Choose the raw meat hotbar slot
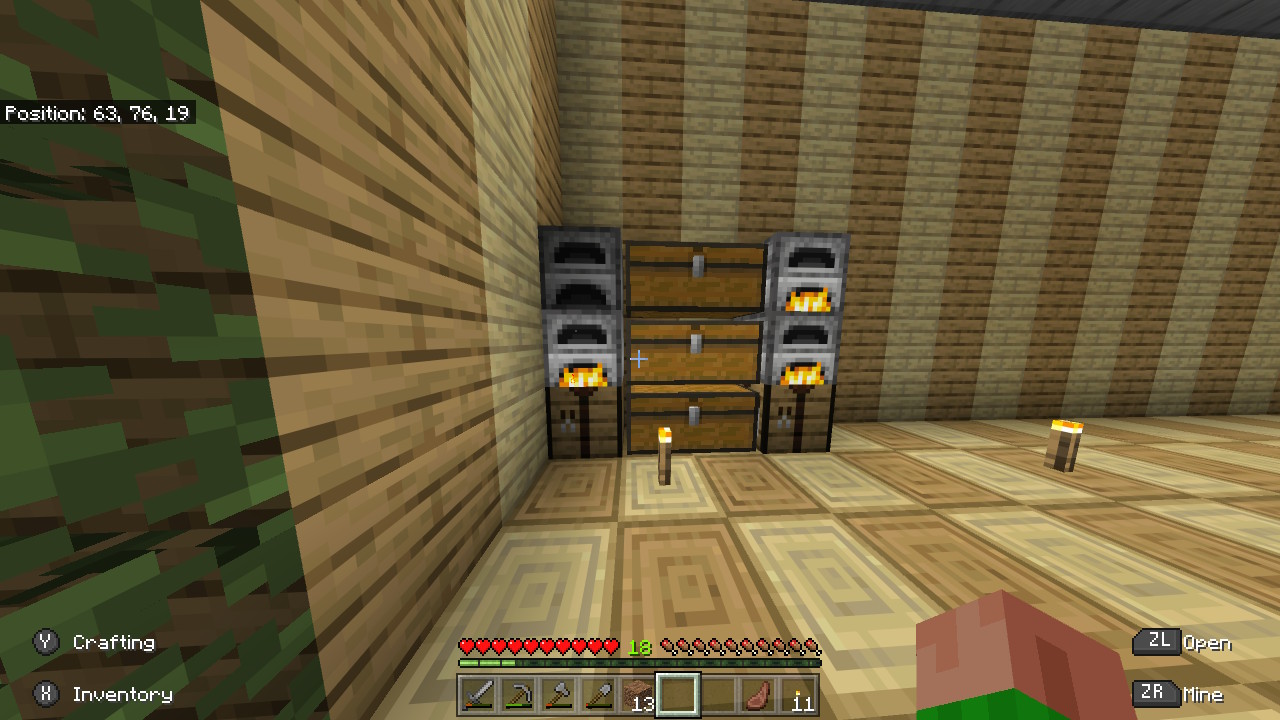This screenshot has height=720, width=1280. pos(758,695)
